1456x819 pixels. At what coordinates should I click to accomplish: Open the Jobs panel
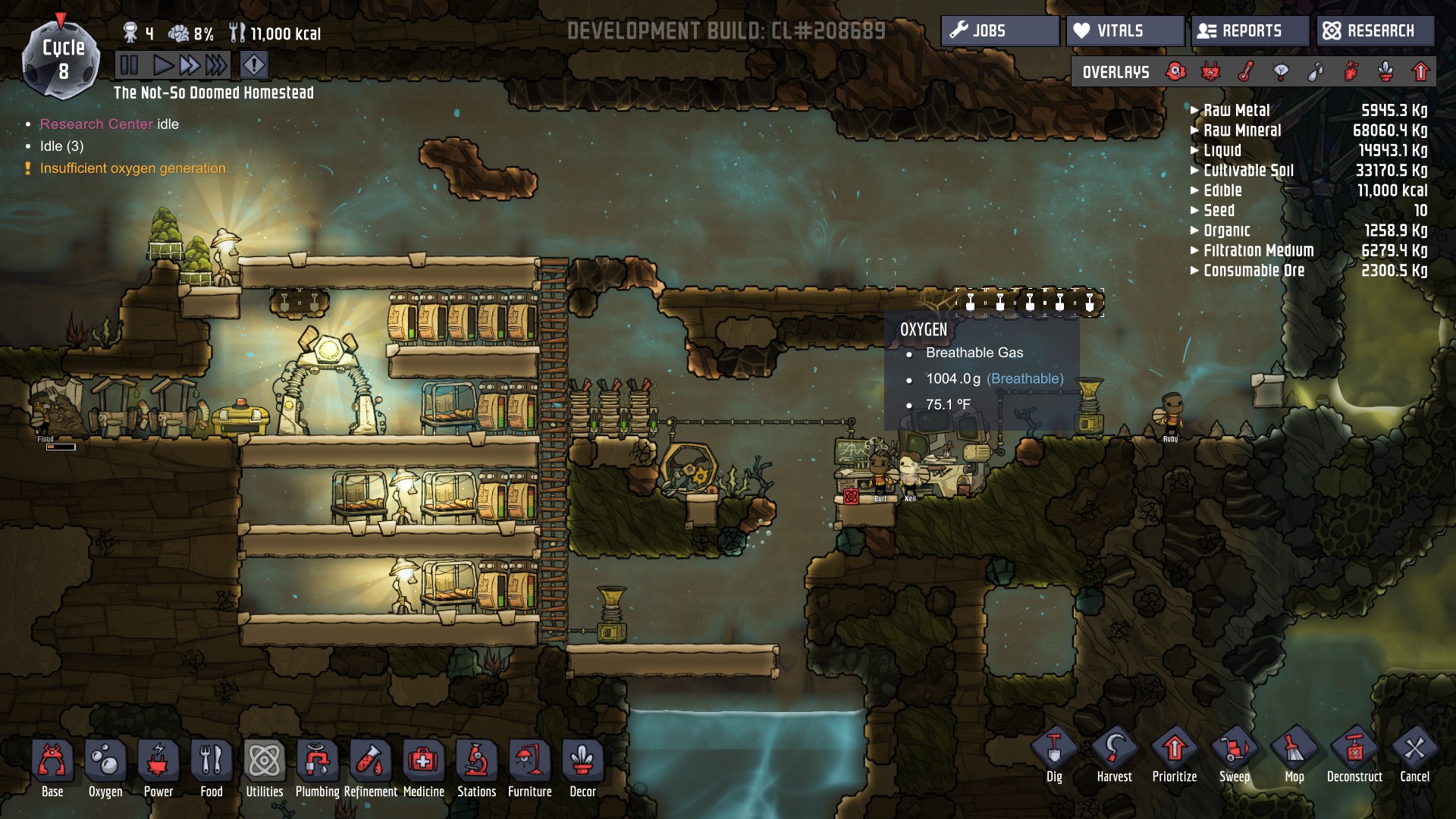click(x=999, y=31)
